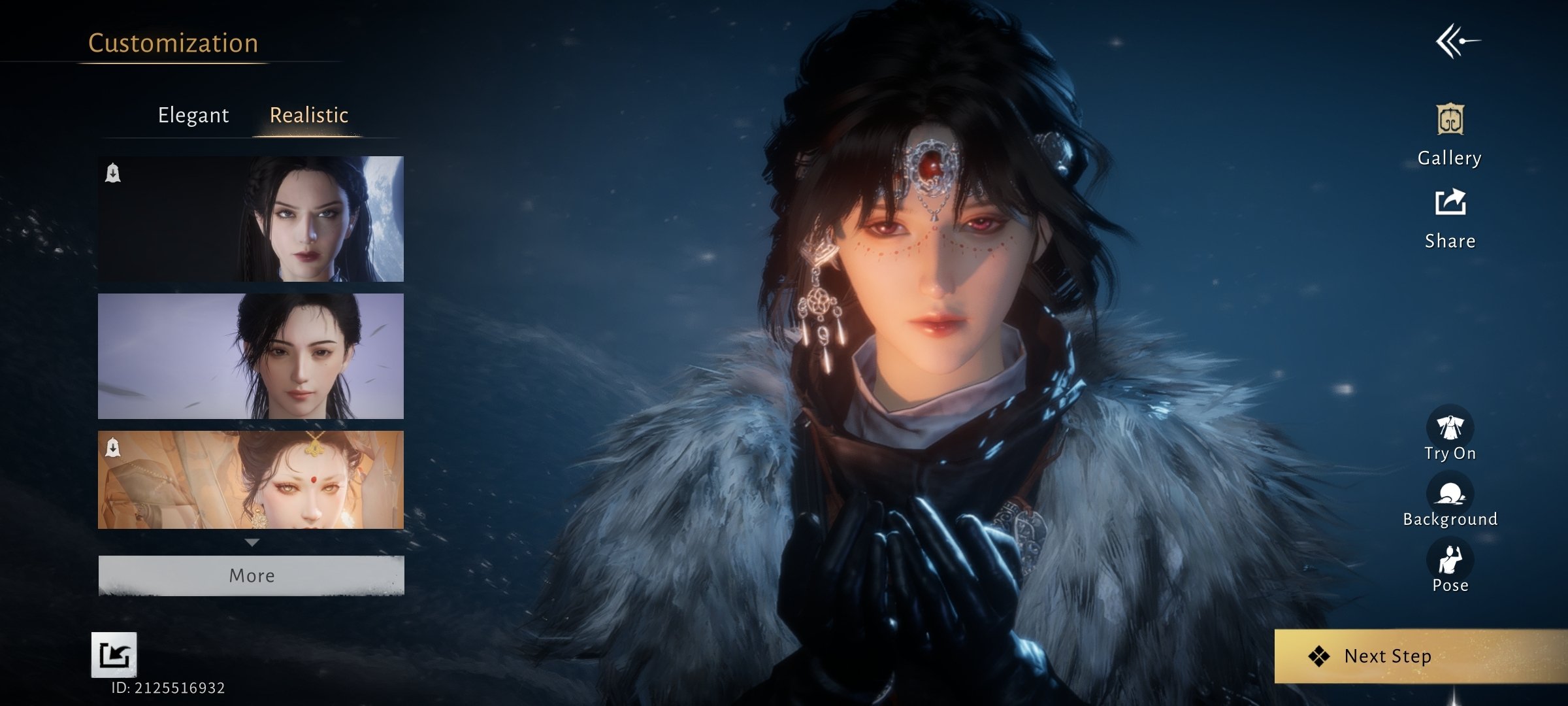Image resolution: width=1568 pixels, height=706 pixels.
Task: Click the small down arrow below presets
Action: coord(252,543)
